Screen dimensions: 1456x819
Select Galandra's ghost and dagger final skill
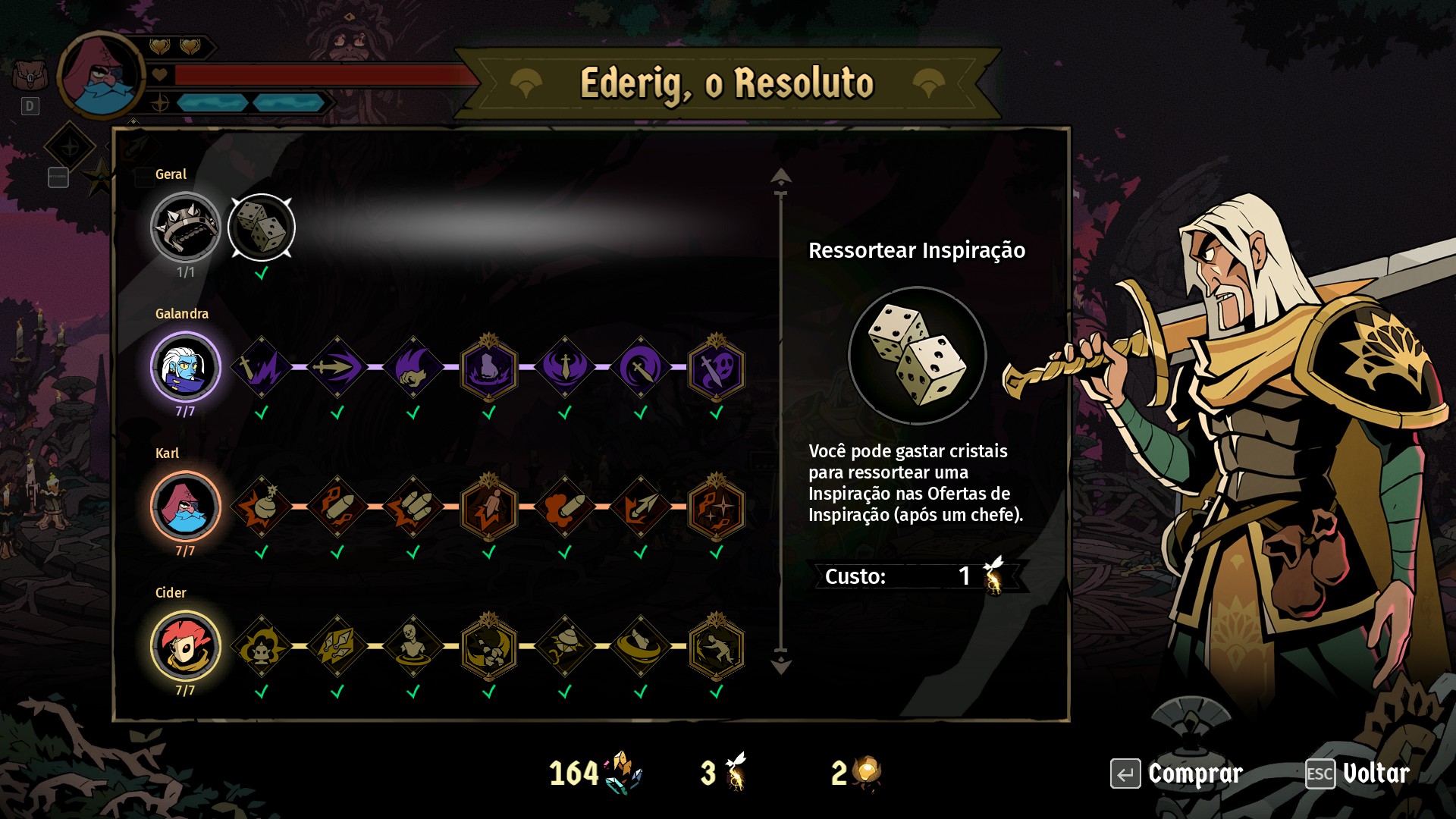[717, 369]
